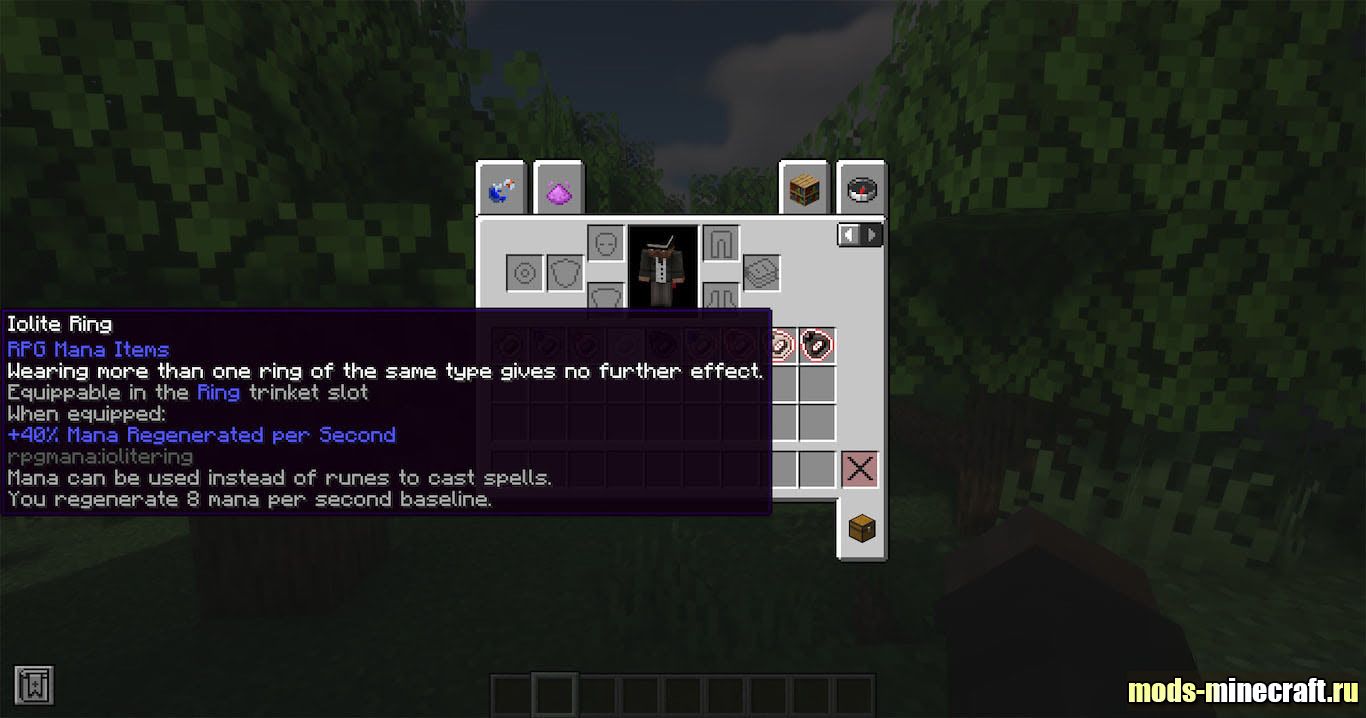Go to next trinket page arrow
The width and height of the screenshot is (1366, 718).
point(872,235)
